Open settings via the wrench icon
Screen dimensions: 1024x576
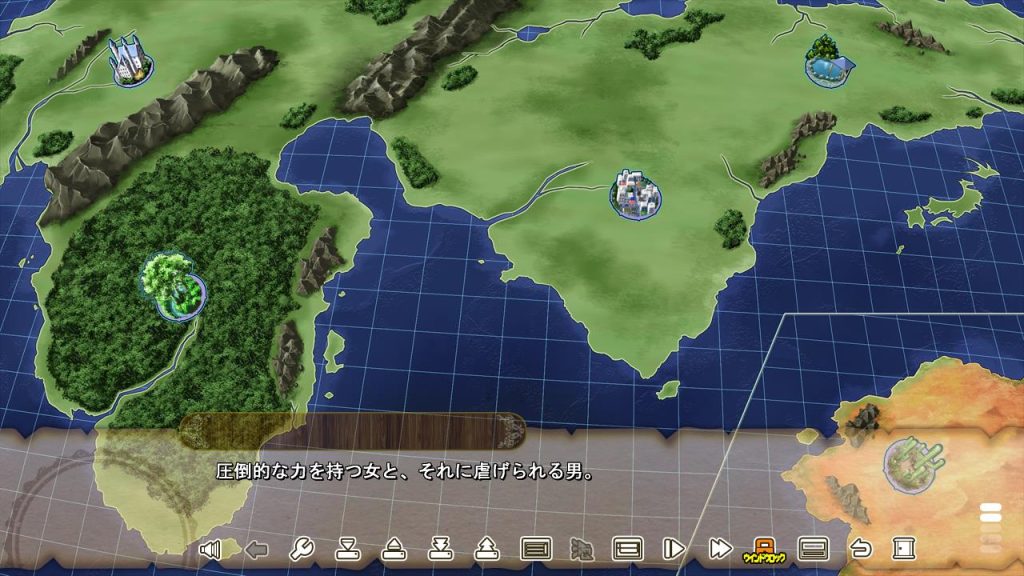point(301,548)
